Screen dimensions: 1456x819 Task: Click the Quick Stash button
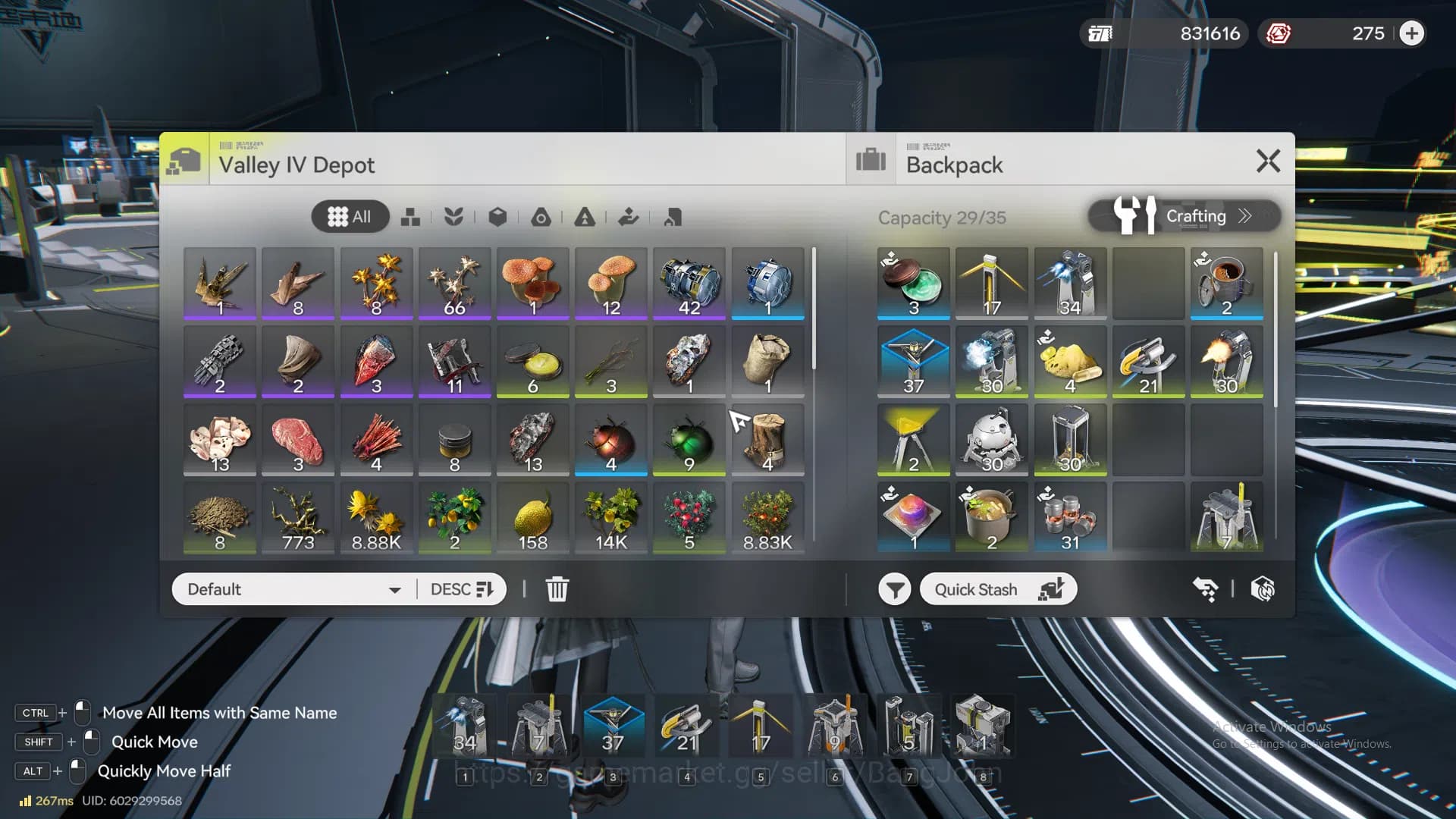tap(997, 589)
